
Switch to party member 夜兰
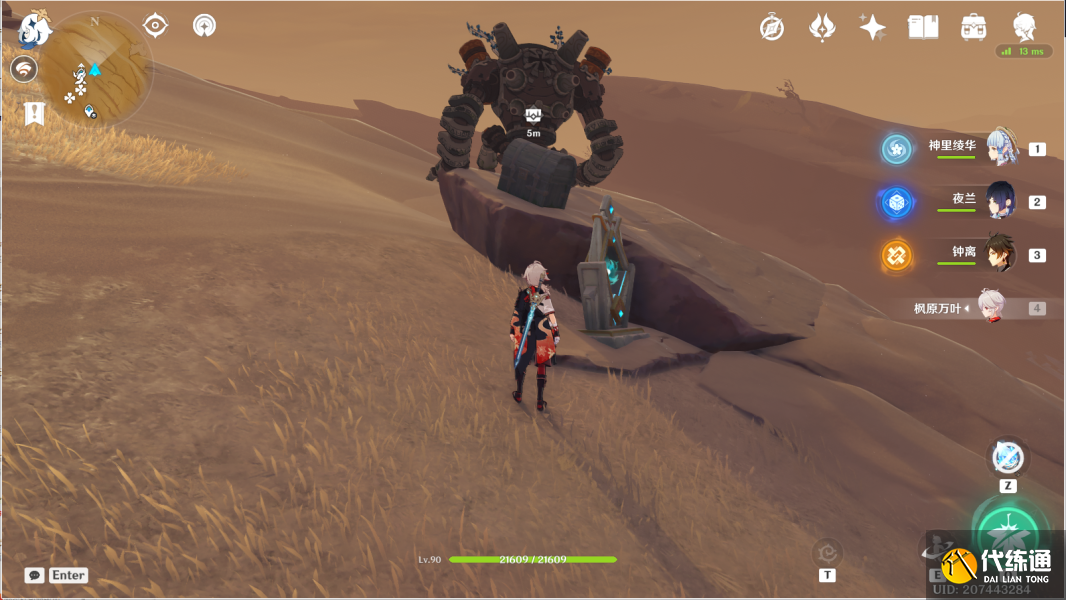click(x=1000, y=201)
